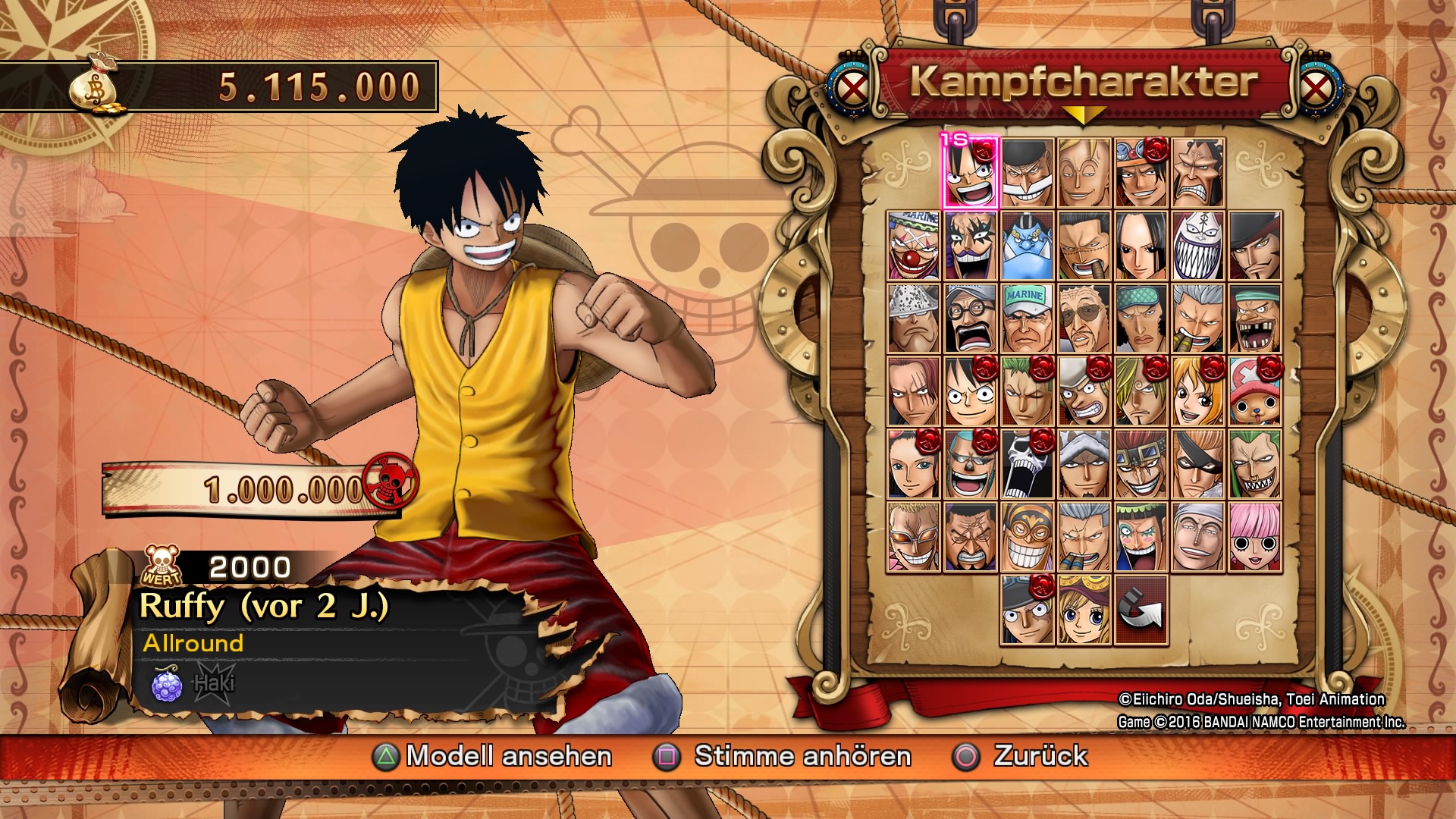Choose the blue fish-man Jinbe portrait
Screen dimensions: 1456x819
(1028, 246)
